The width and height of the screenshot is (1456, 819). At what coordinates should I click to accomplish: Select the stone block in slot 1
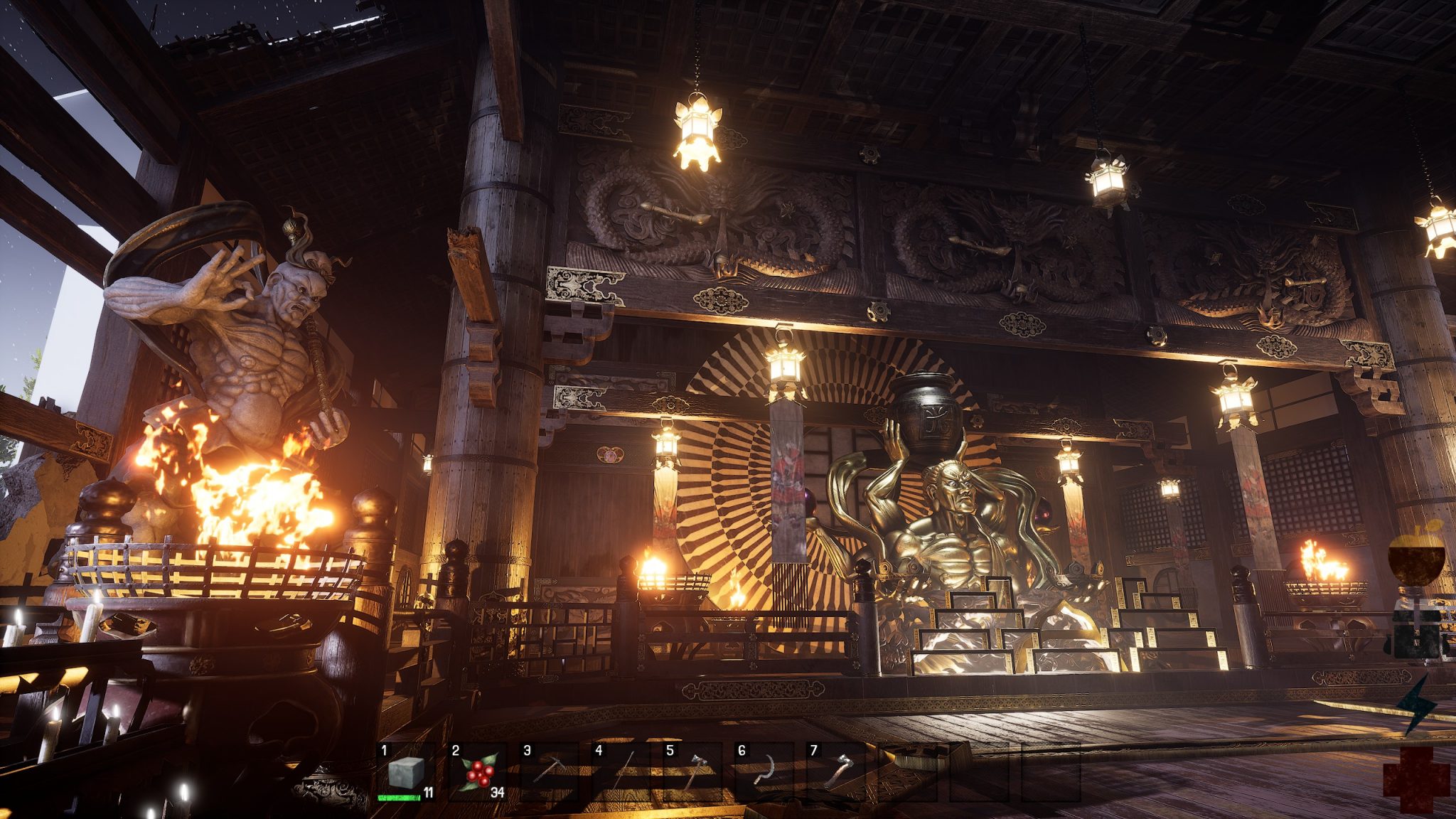pos(406,772)
